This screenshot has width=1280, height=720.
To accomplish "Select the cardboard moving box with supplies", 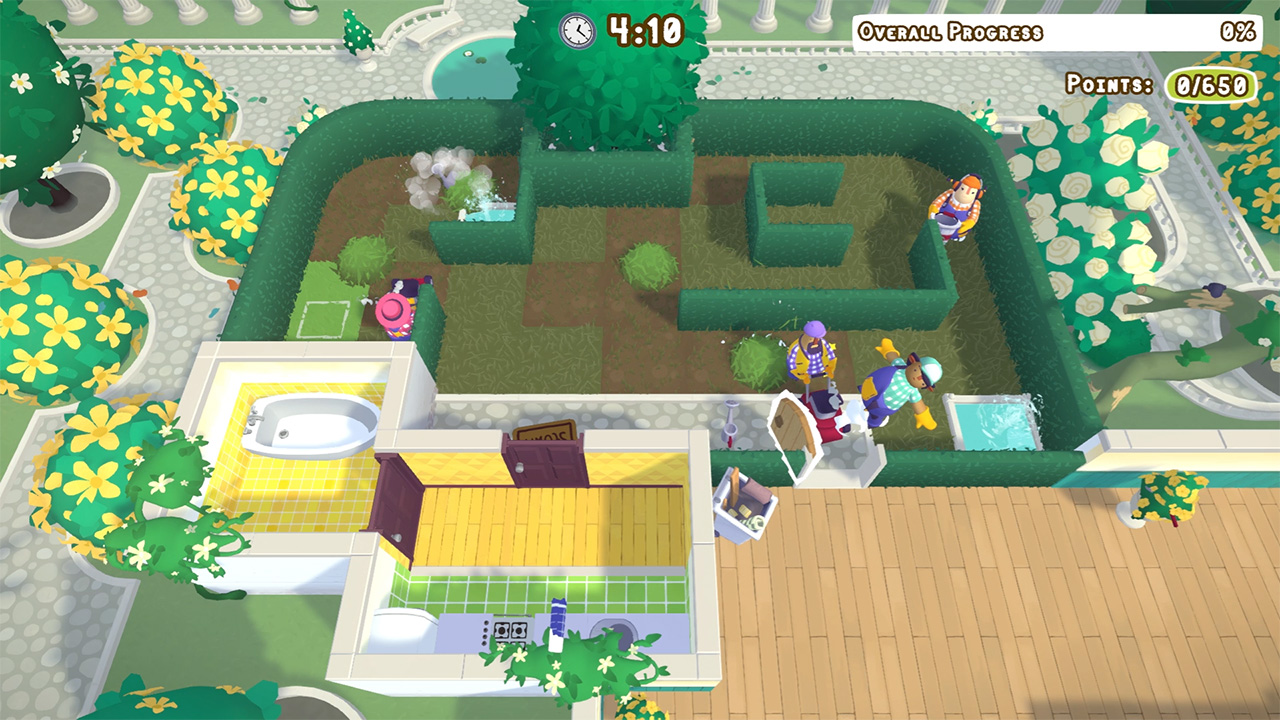I will [x=745, y=505].
